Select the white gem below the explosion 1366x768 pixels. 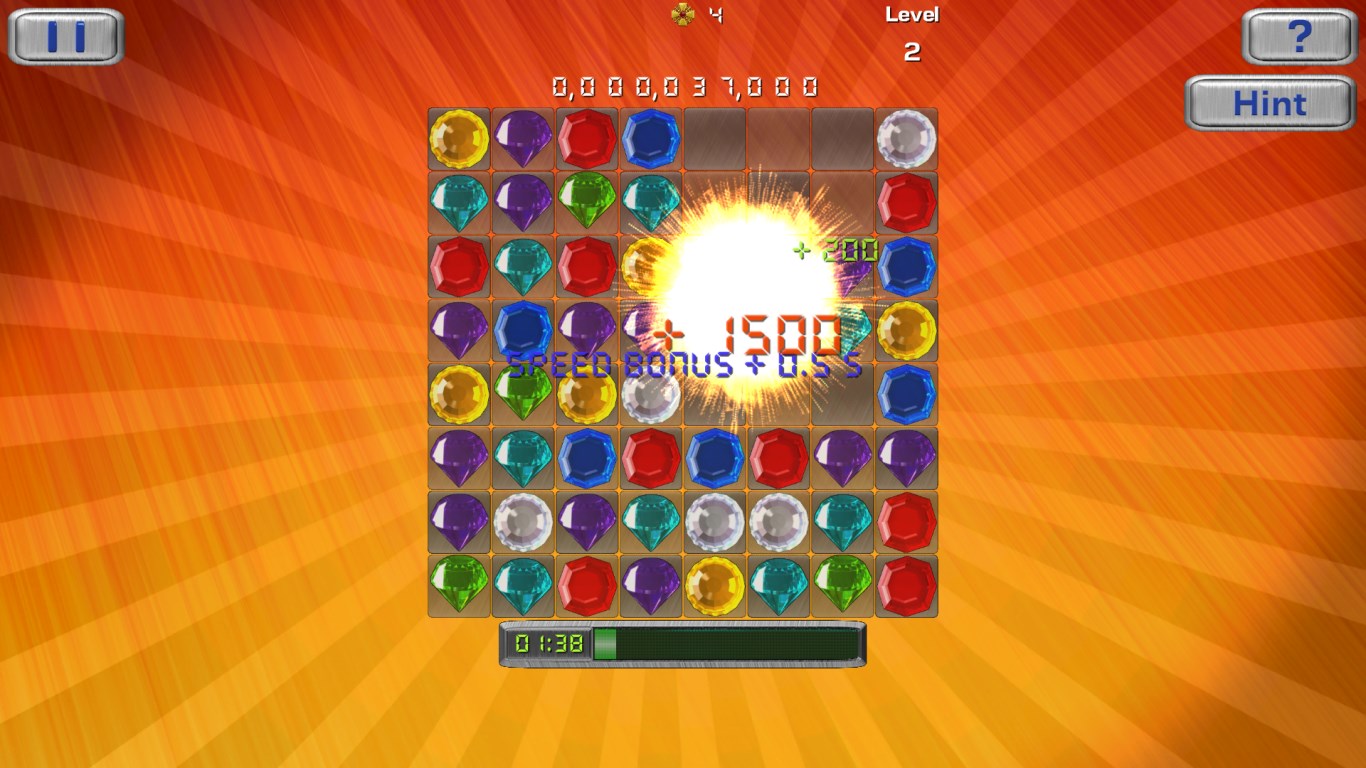[651, 394]
